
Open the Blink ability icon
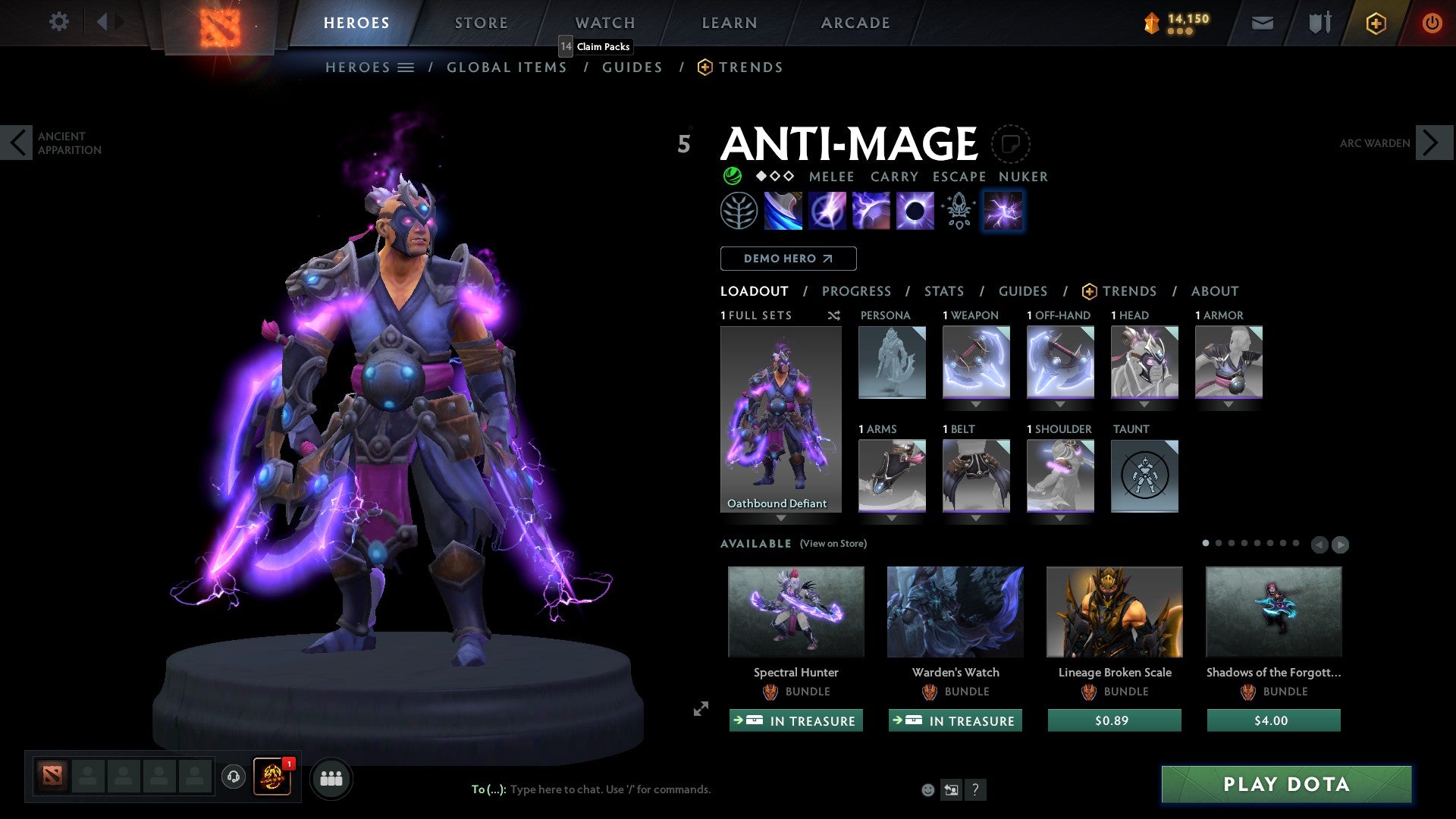click(828, 210)
